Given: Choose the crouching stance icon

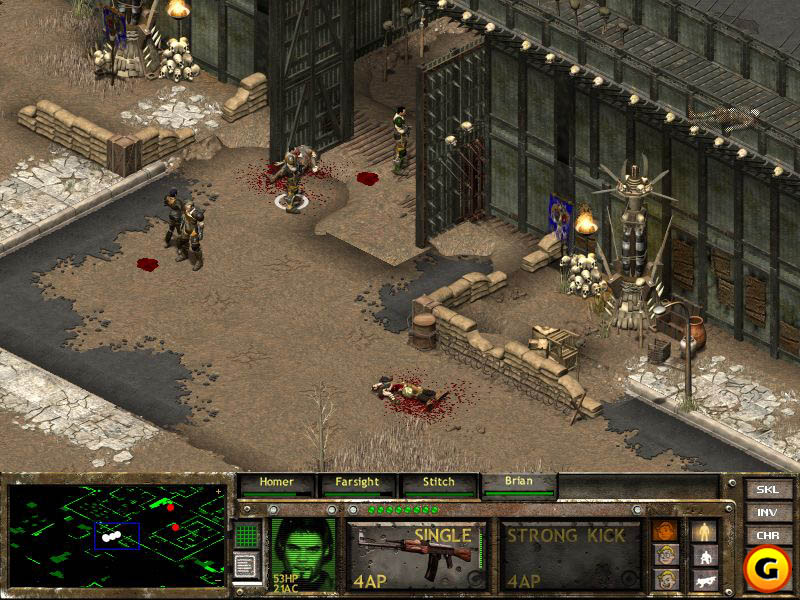Looking at the screenshot, I should [705, 556].
